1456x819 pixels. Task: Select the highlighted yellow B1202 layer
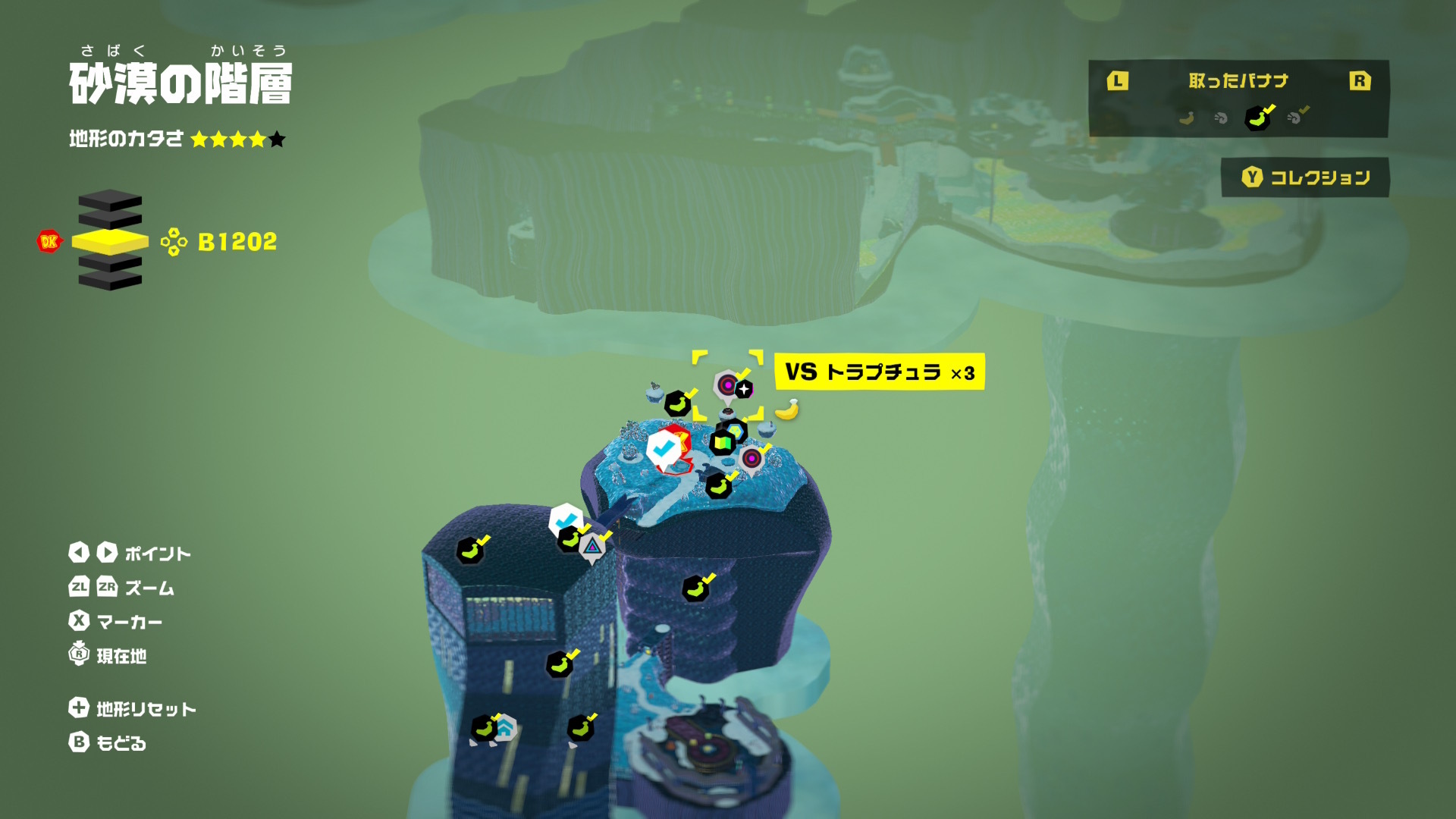point(110,242)
